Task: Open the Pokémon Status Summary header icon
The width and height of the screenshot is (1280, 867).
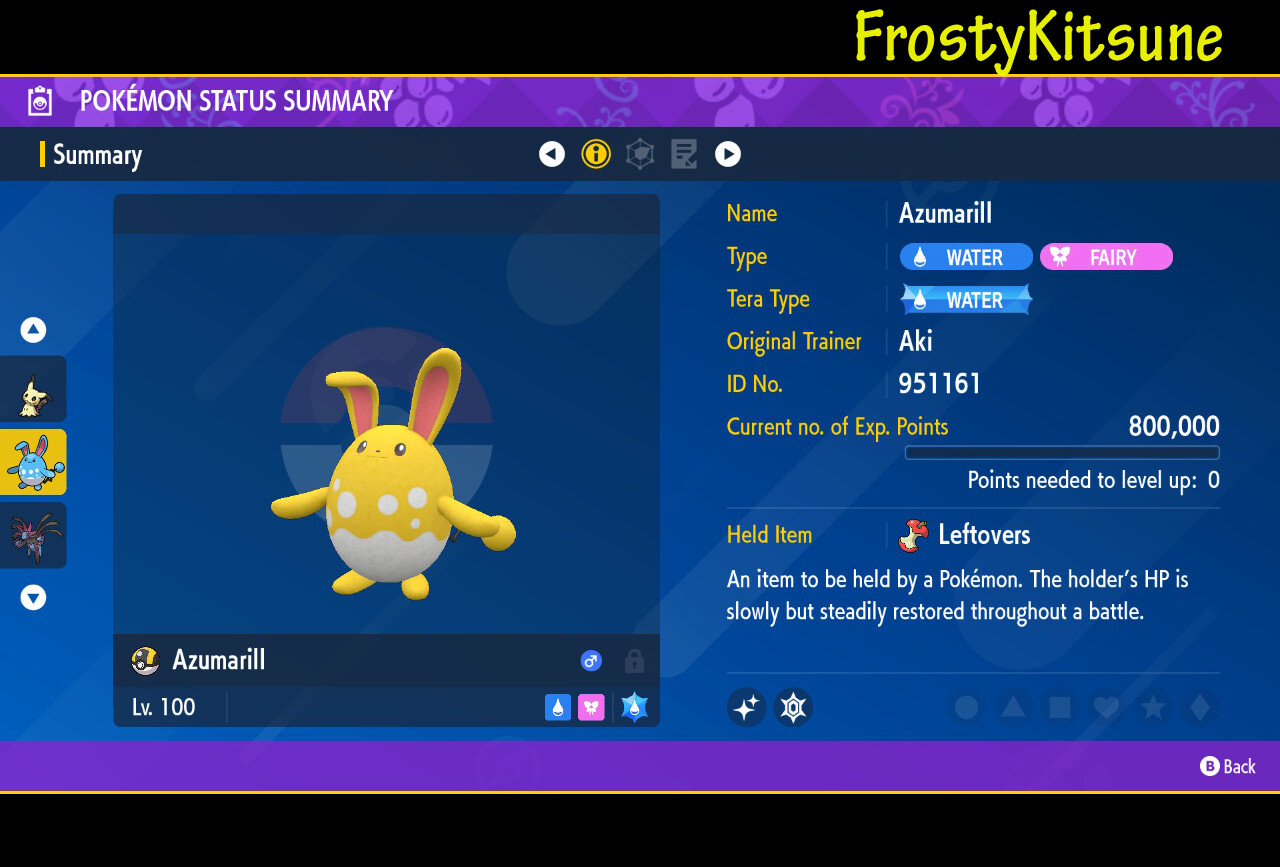Action: point(39,100)
